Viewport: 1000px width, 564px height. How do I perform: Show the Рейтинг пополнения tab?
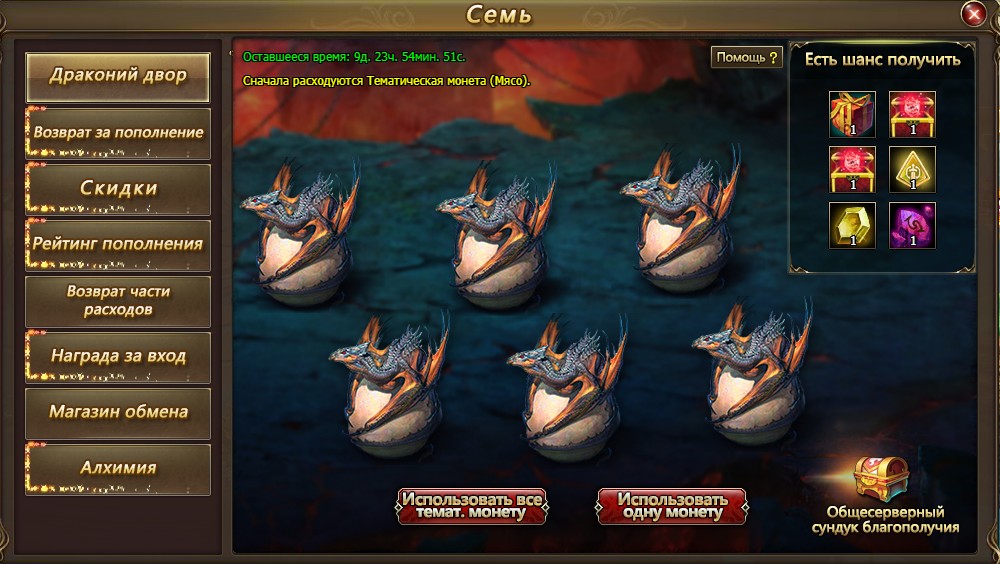[x=118, y=243]
